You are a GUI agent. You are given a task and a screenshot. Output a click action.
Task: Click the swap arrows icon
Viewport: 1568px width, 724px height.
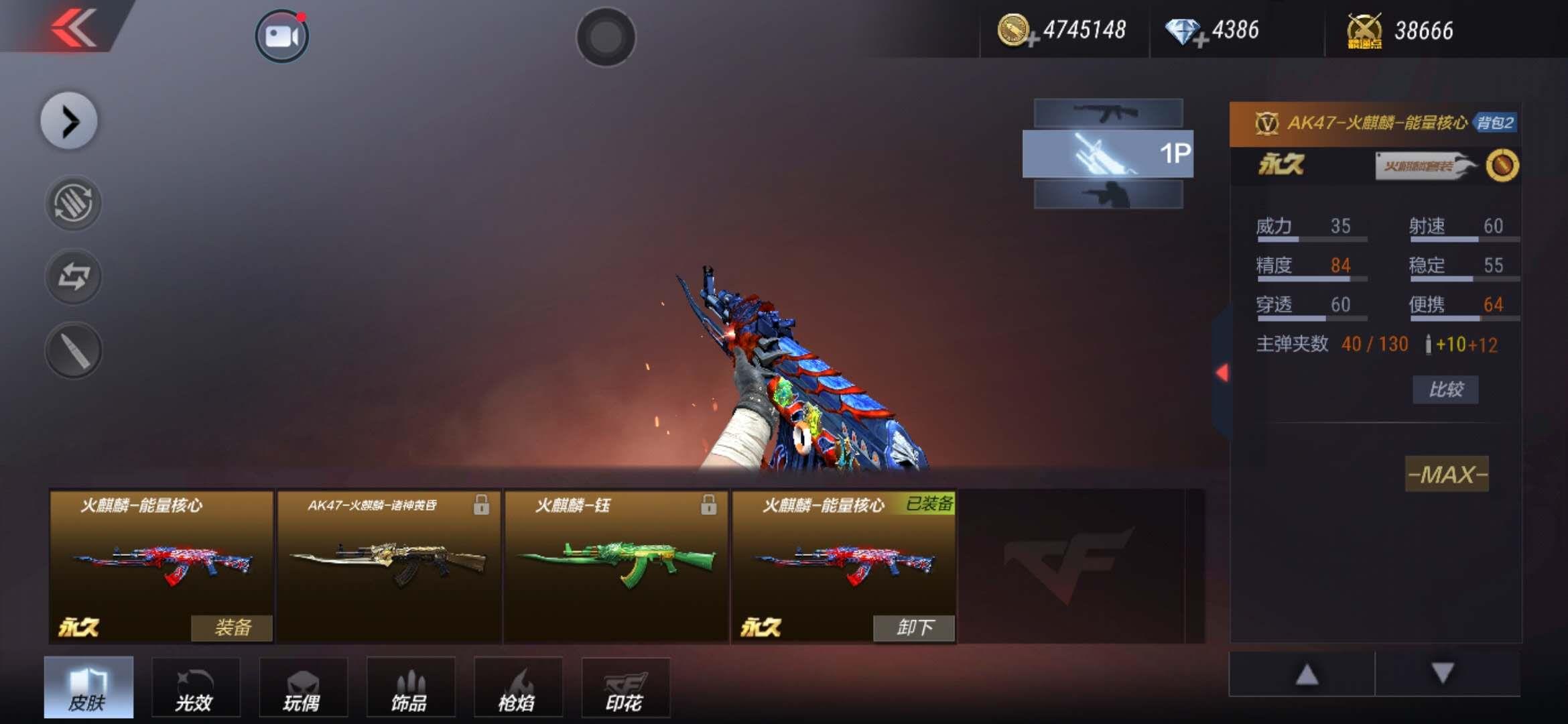(73, 276)
